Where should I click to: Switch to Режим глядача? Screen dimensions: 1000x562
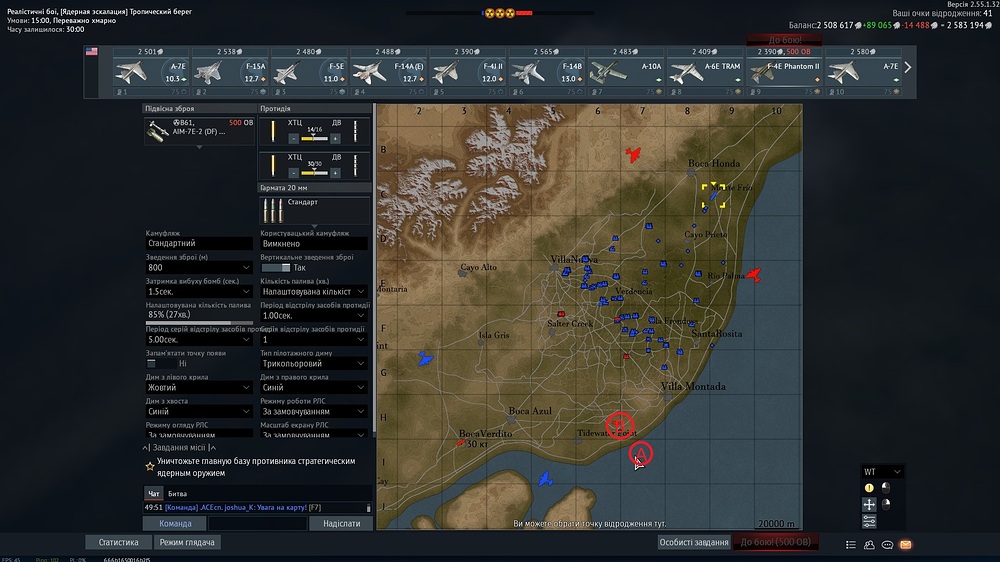tap(189, 542)
